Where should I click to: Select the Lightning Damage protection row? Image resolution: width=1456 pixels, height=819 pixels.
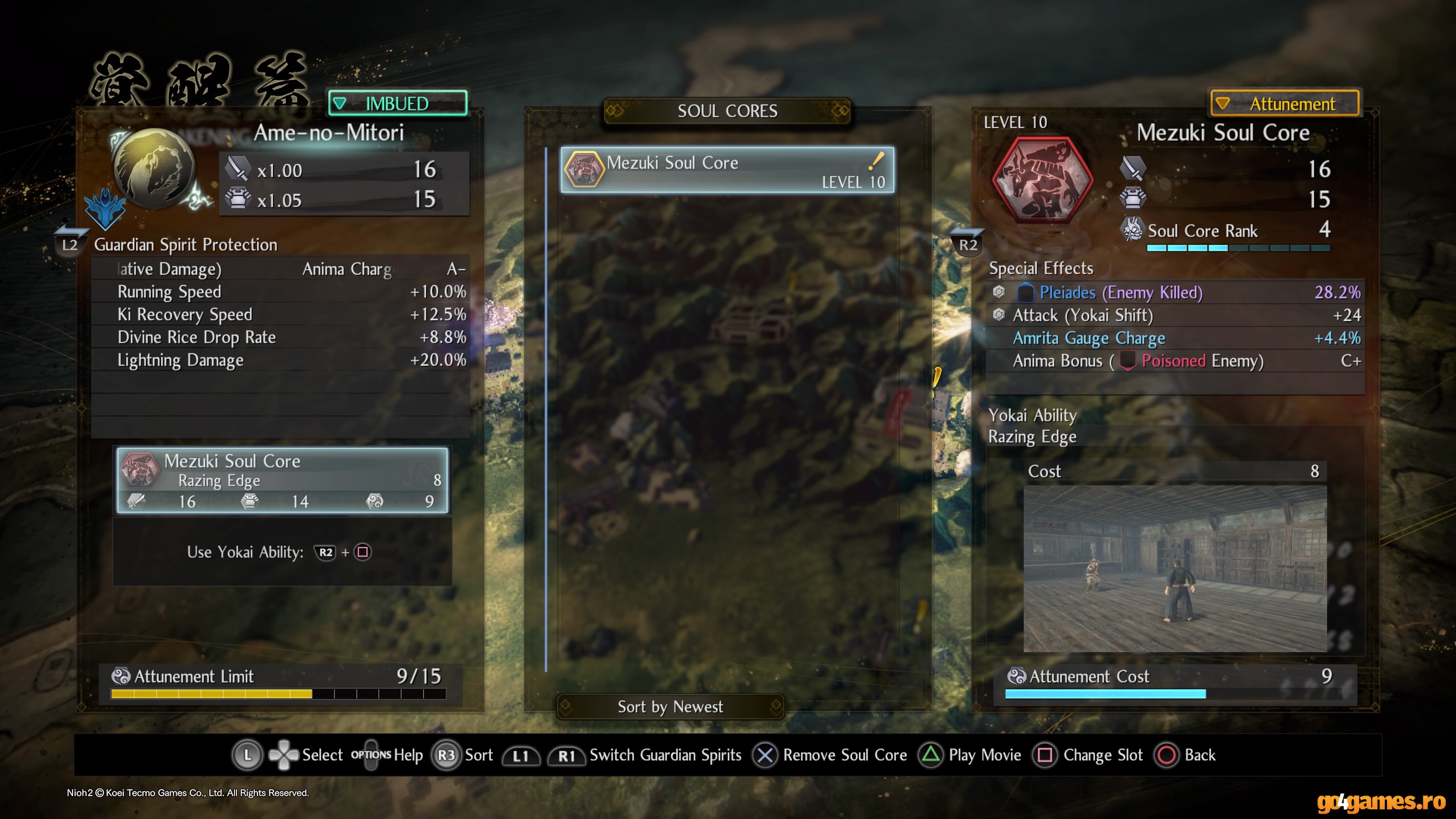(280, 360)
